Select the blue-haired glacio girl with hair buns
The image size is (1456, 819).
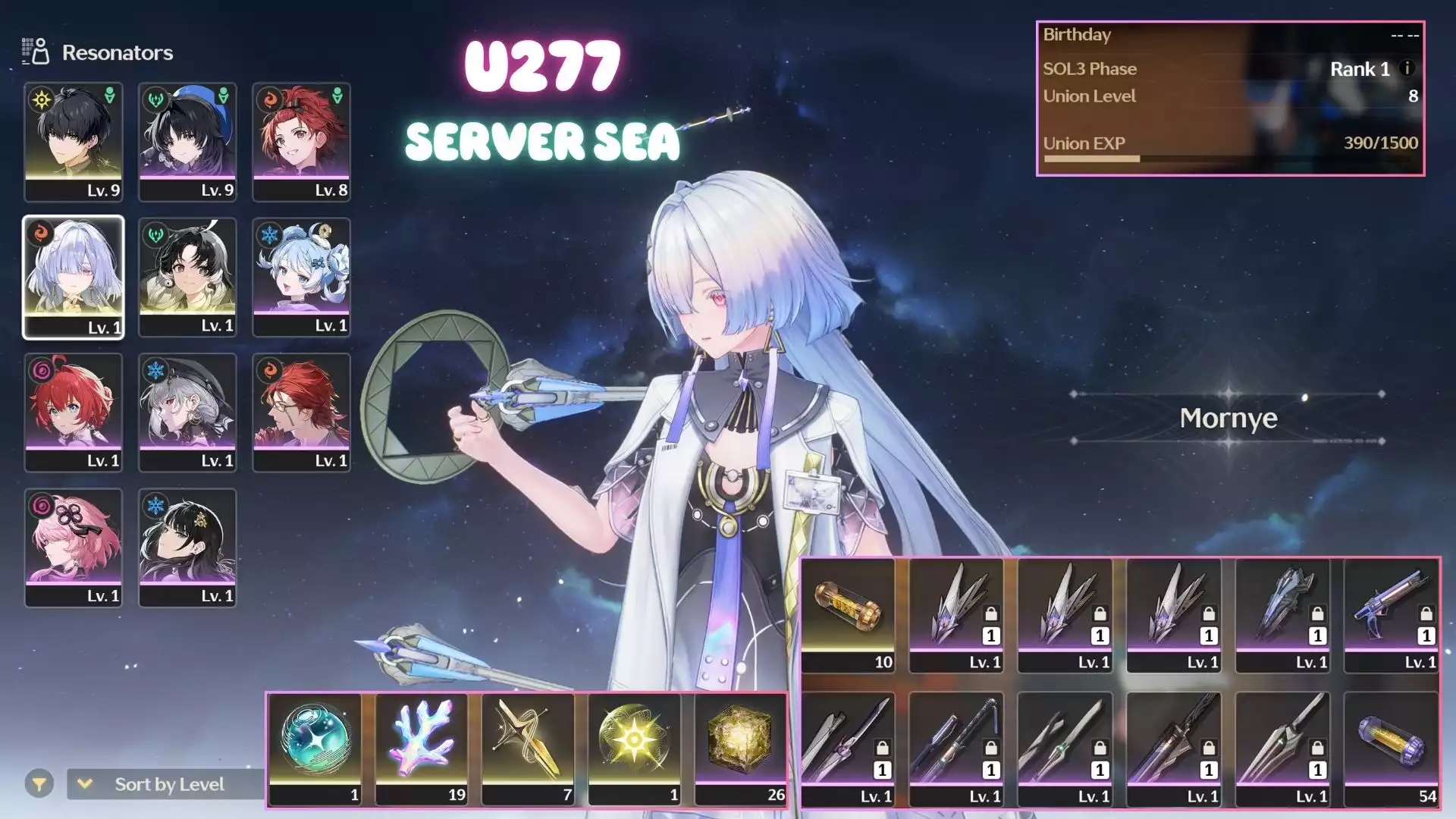[301, 277]
